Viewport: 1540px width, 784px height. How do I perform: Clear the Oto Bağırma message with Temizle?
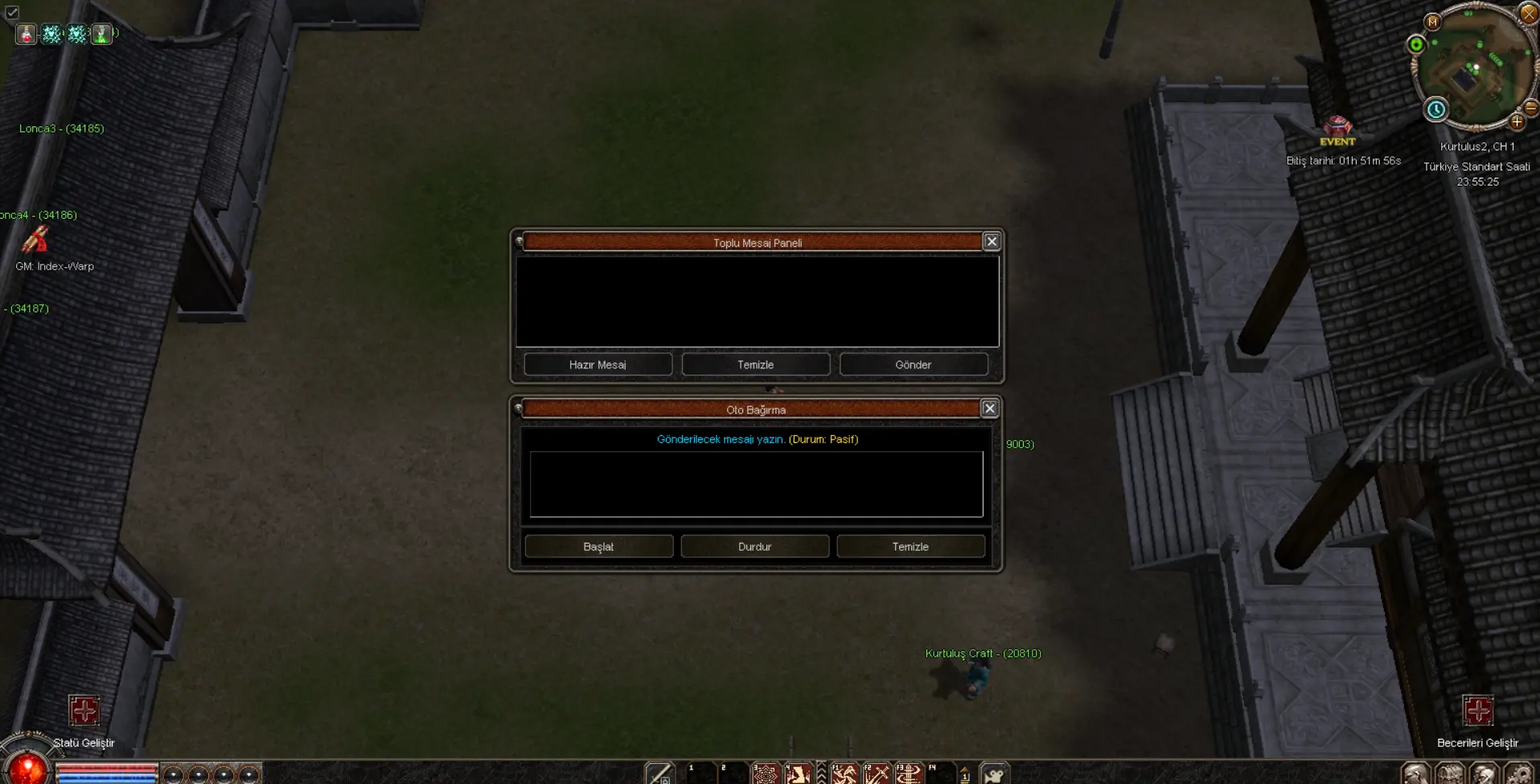pyautogui.click(x=910, y=547)
